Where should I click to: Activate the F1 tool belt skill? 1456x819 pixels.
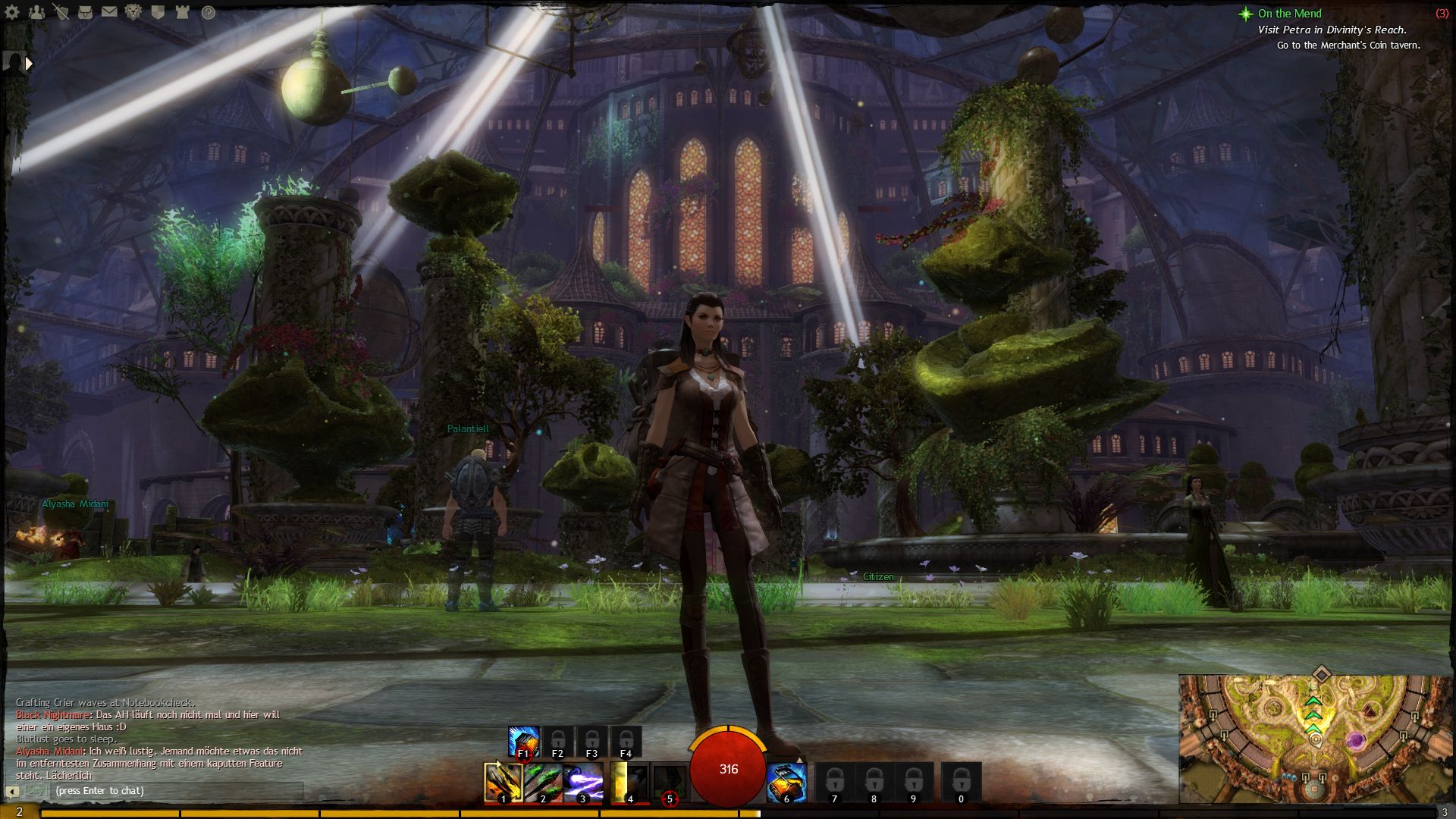[523, 742]
